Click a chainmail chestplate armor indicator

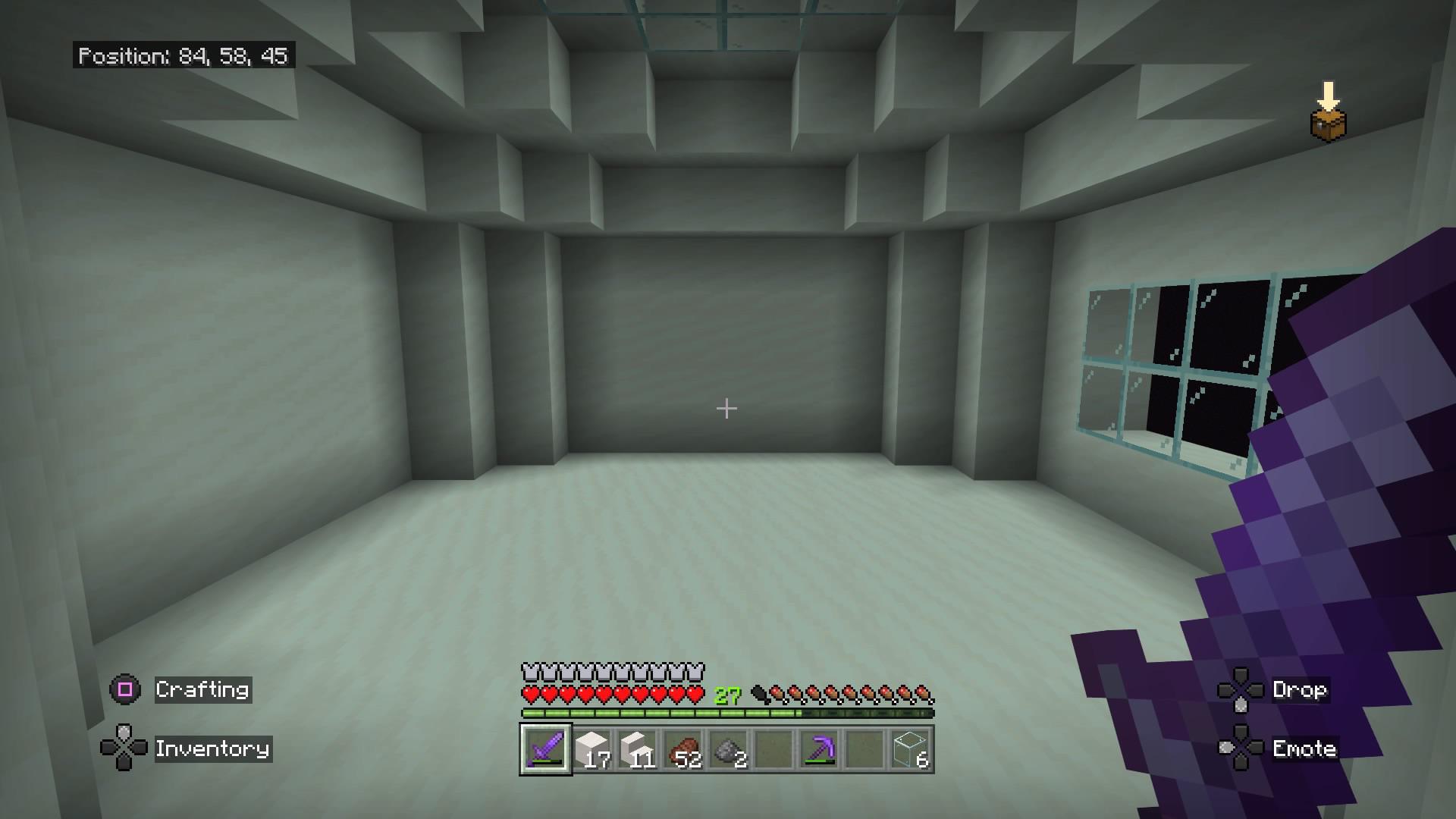[x=529, y=672]
